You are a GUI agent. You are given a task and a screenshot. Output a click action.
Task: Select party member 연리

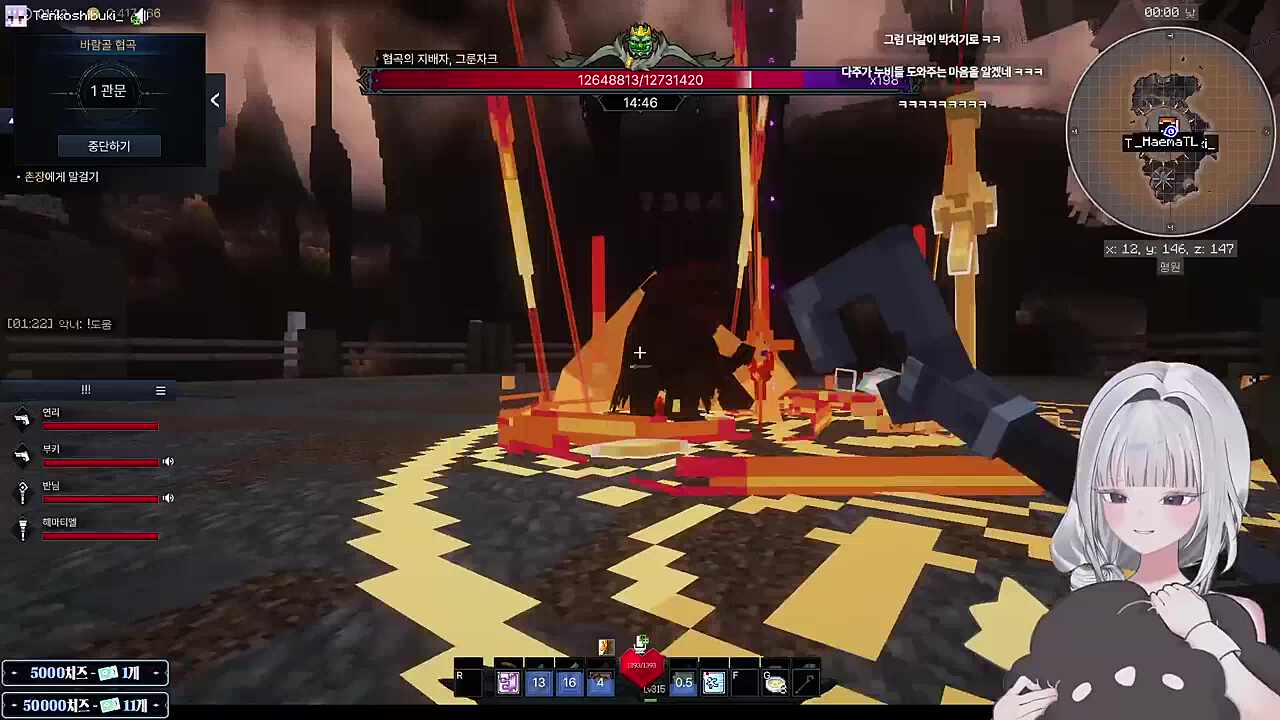pyautogui.click(x=51, y=413)
